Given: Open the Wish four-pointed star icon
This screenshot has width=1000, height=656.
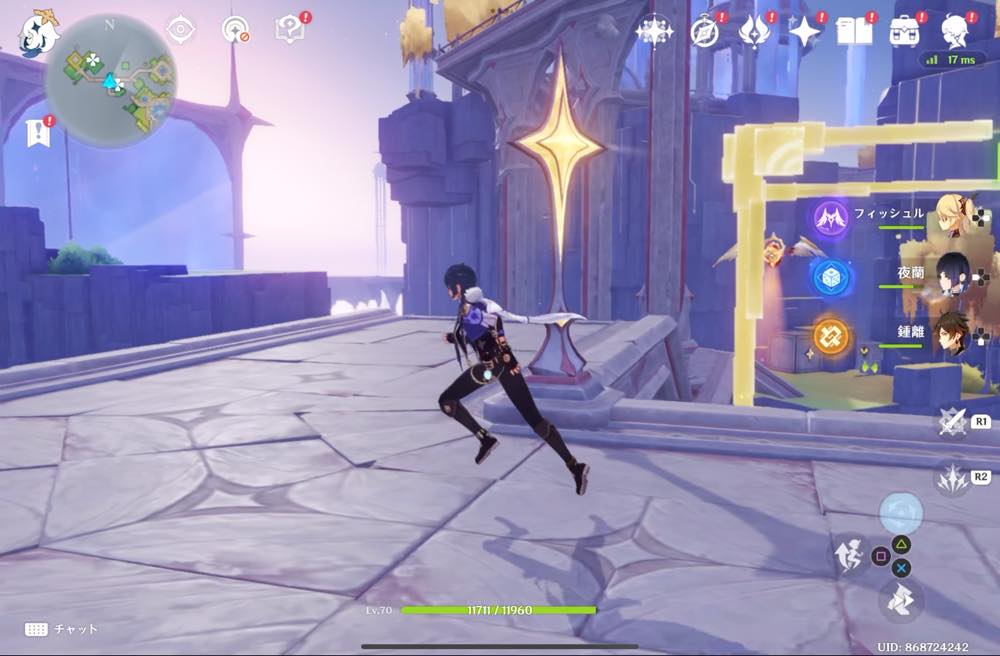Looking at the screenshot, I should (804, 31).
